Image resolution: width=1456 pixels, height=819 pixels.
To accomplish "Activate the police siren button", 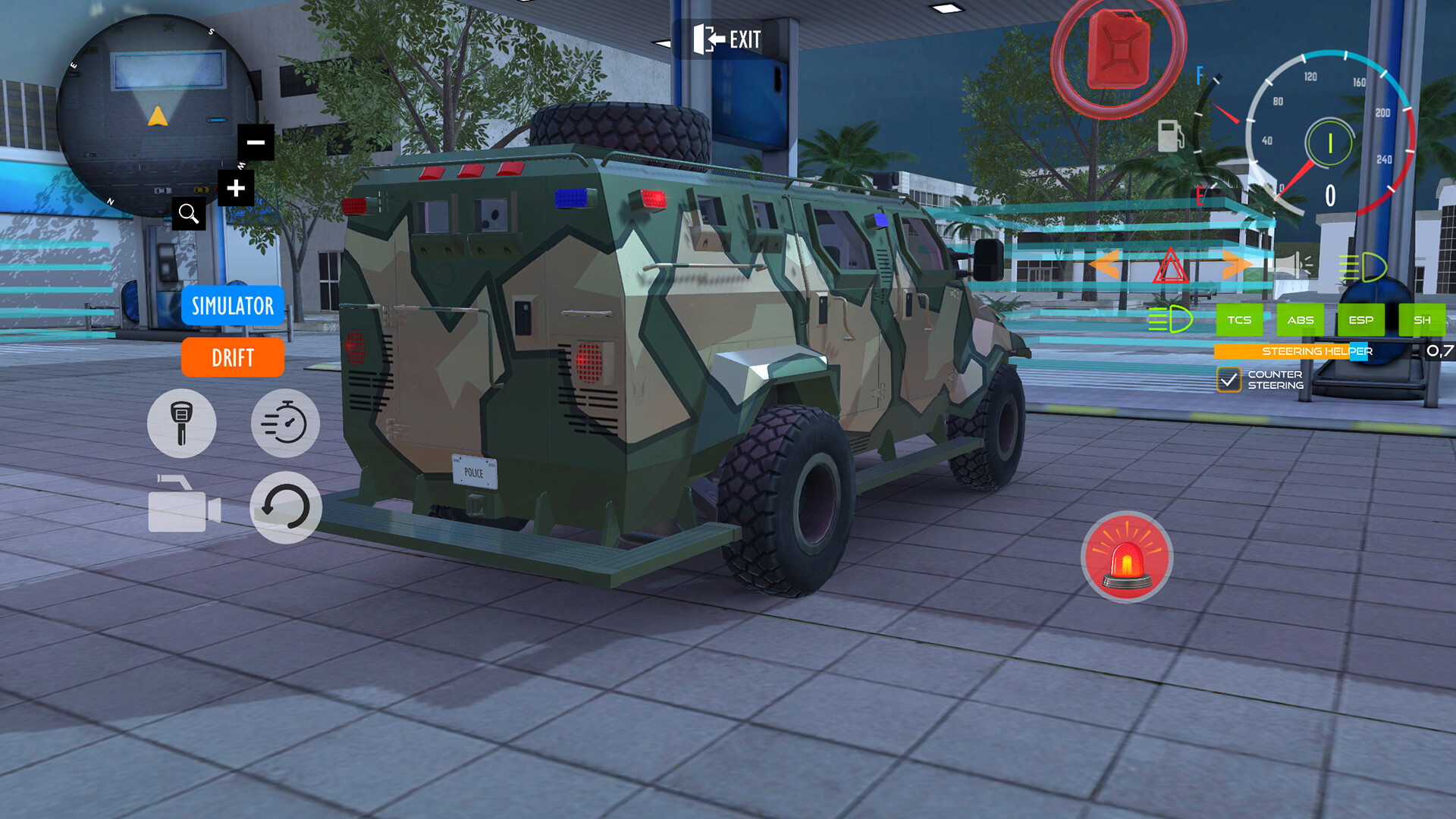I will [x=1128, y=557].
